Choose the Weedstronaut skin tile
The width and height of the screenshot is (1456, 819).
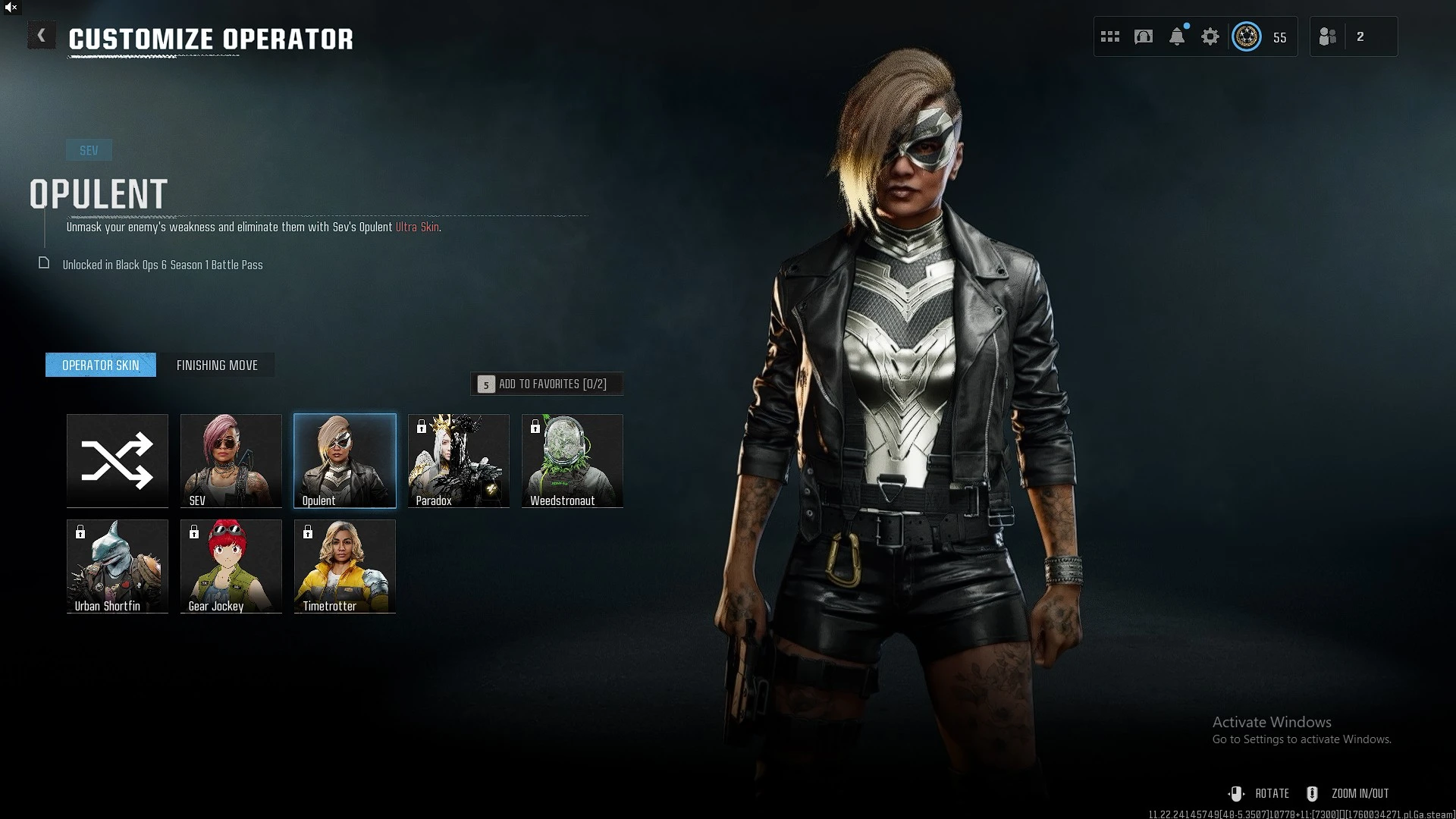click(573, 460)
